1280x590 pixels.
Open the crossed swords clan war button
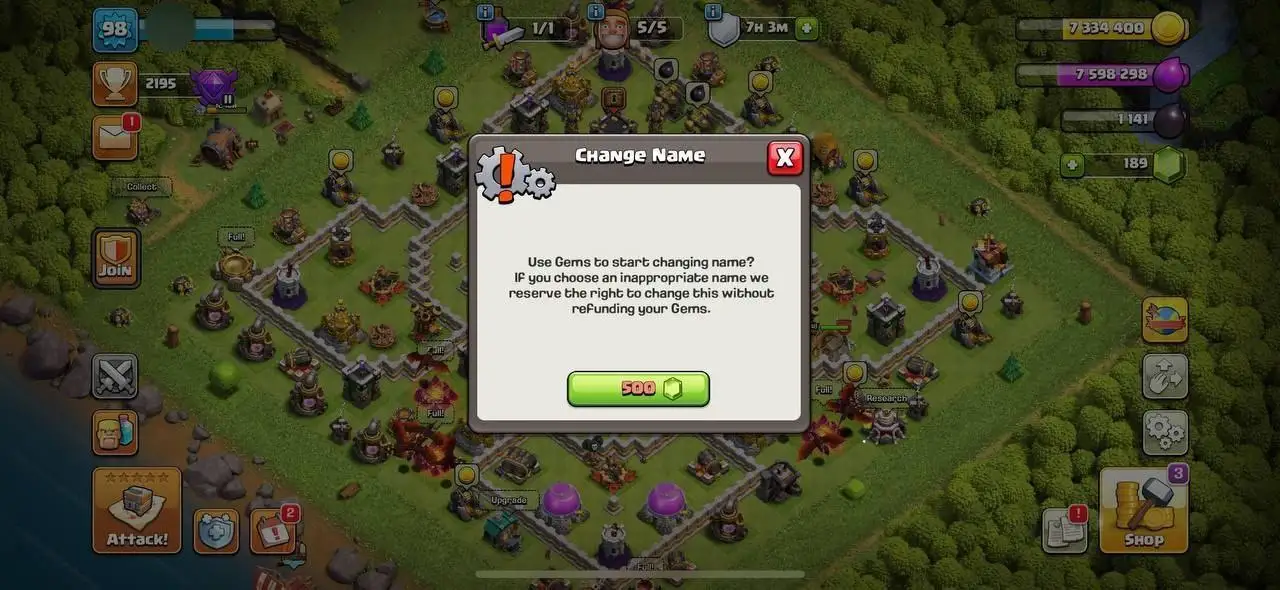pos(115,376)
